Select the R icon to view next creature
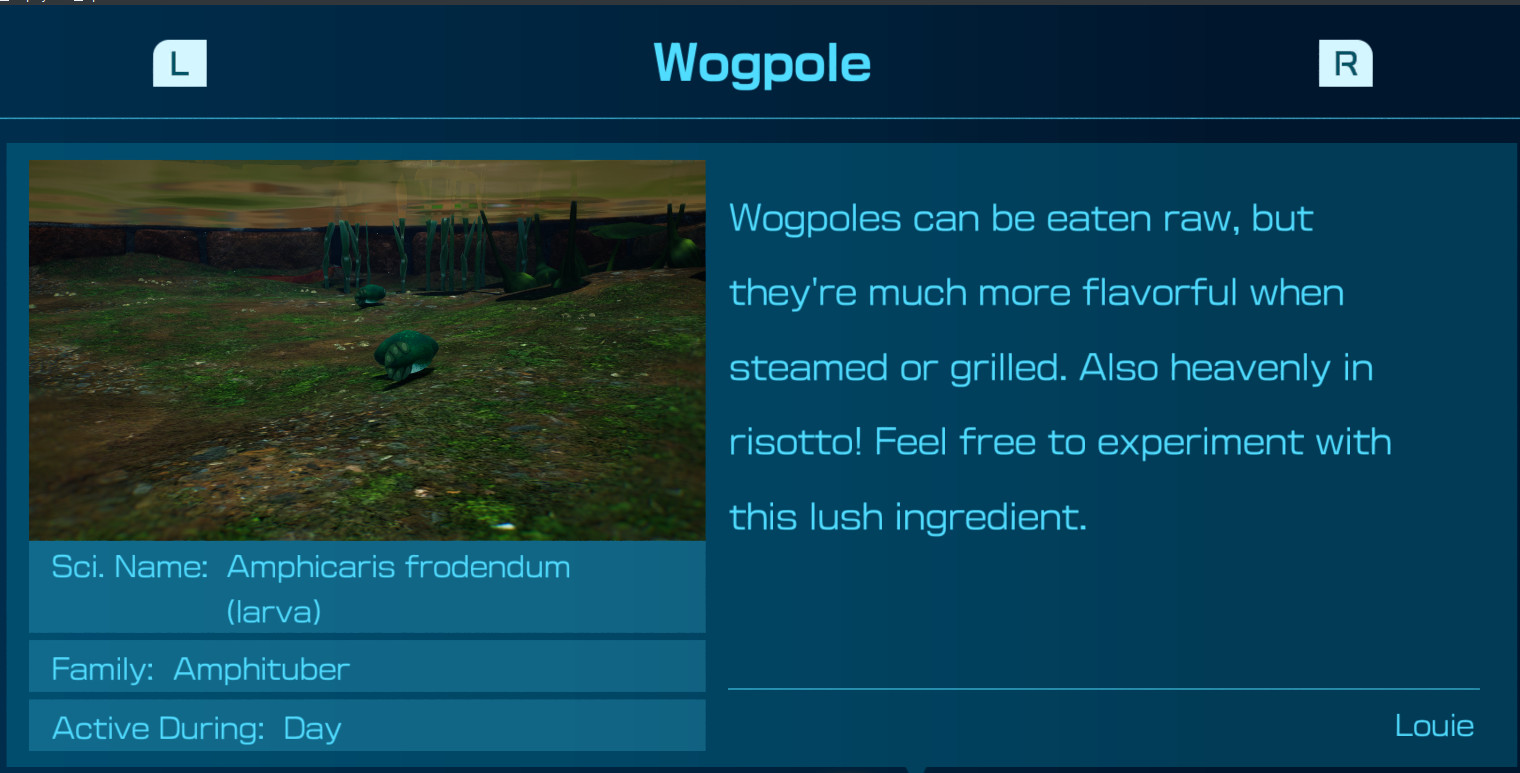The width and height of the screenshot is (1520, 773). click(x=1345, y=63)
